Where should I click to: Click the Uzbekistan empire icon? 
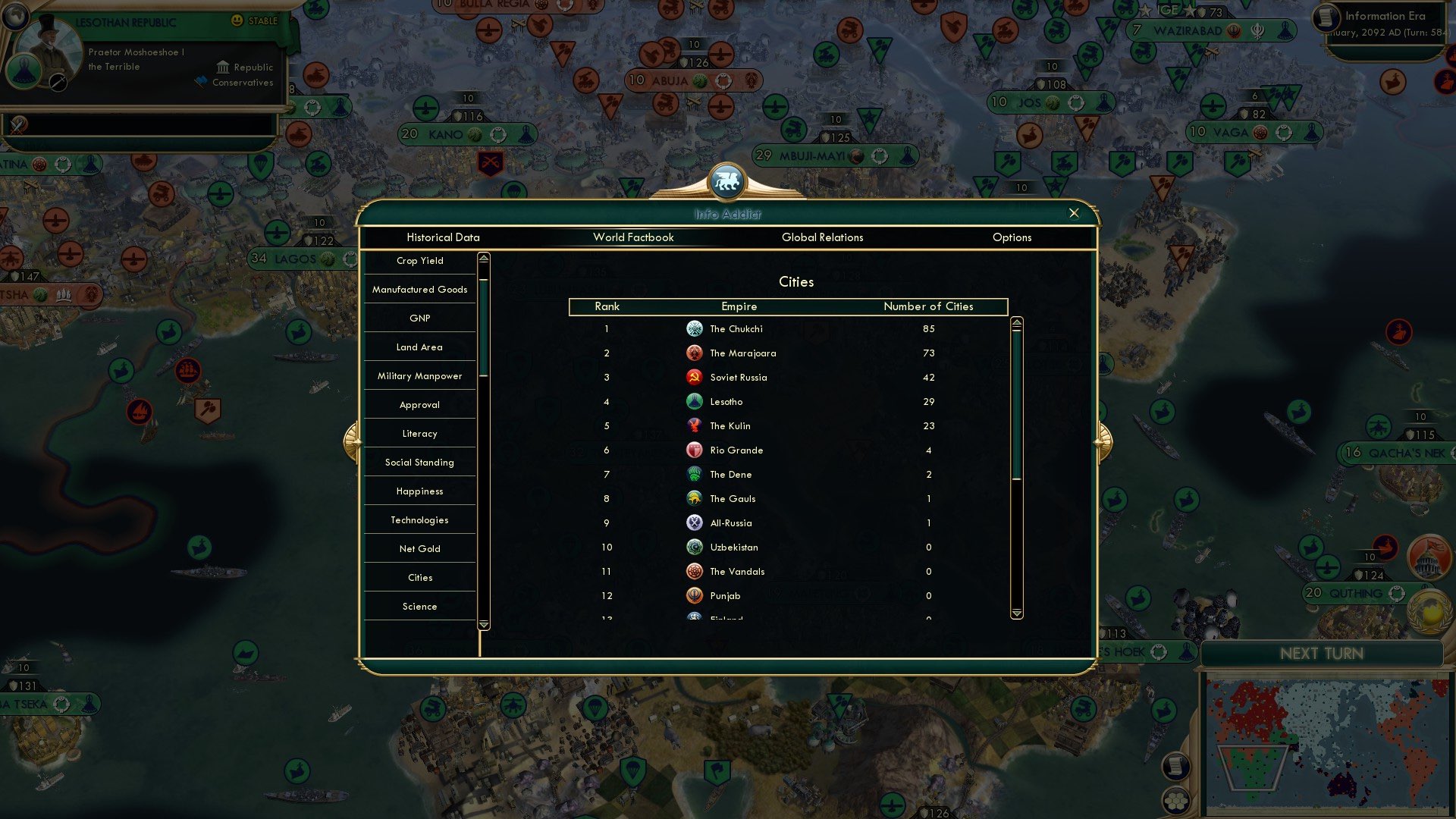click(695, 547)
